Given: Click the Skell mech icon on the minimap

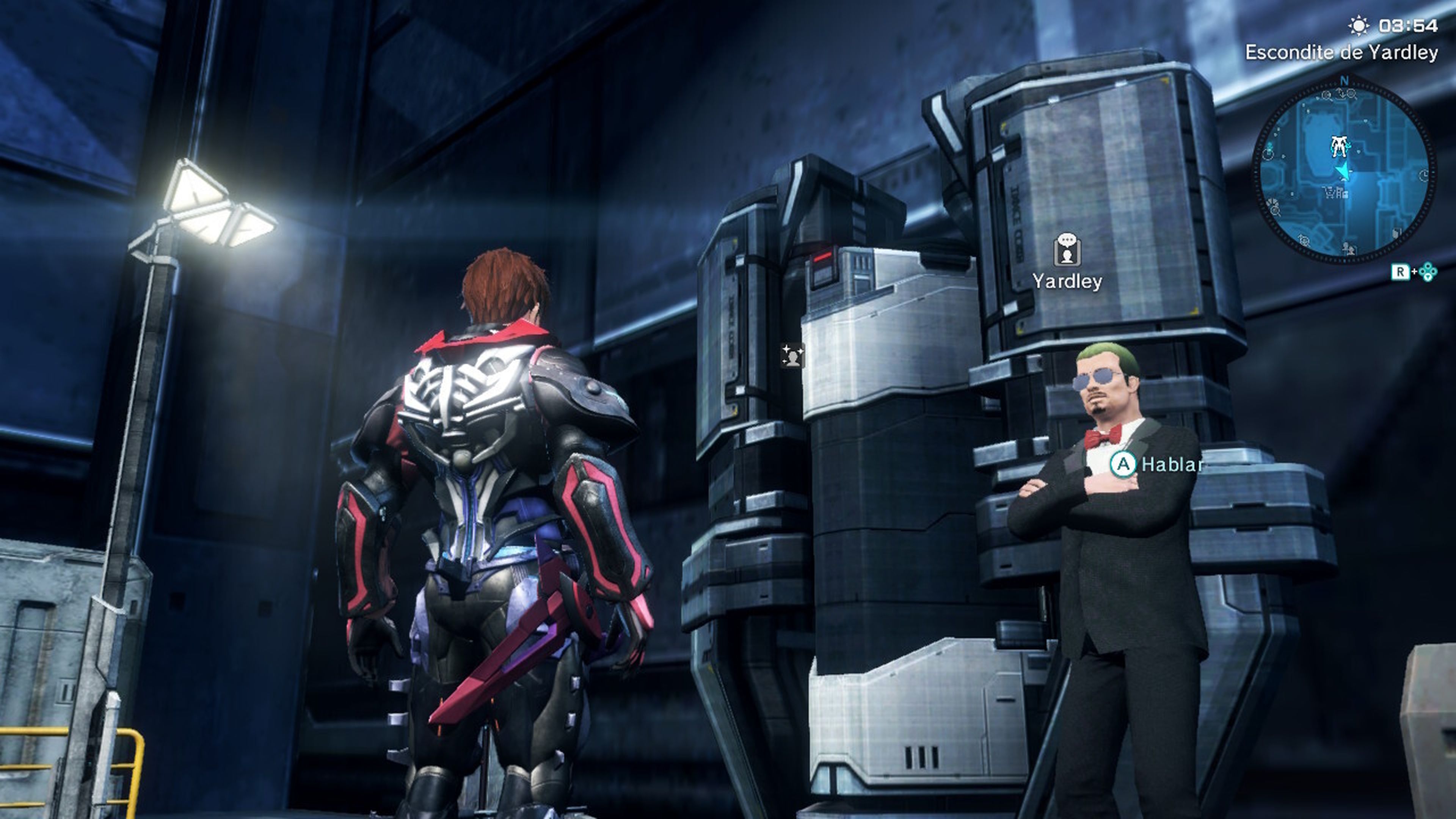Looking at the screenshot, I should tap(1339, 146).
